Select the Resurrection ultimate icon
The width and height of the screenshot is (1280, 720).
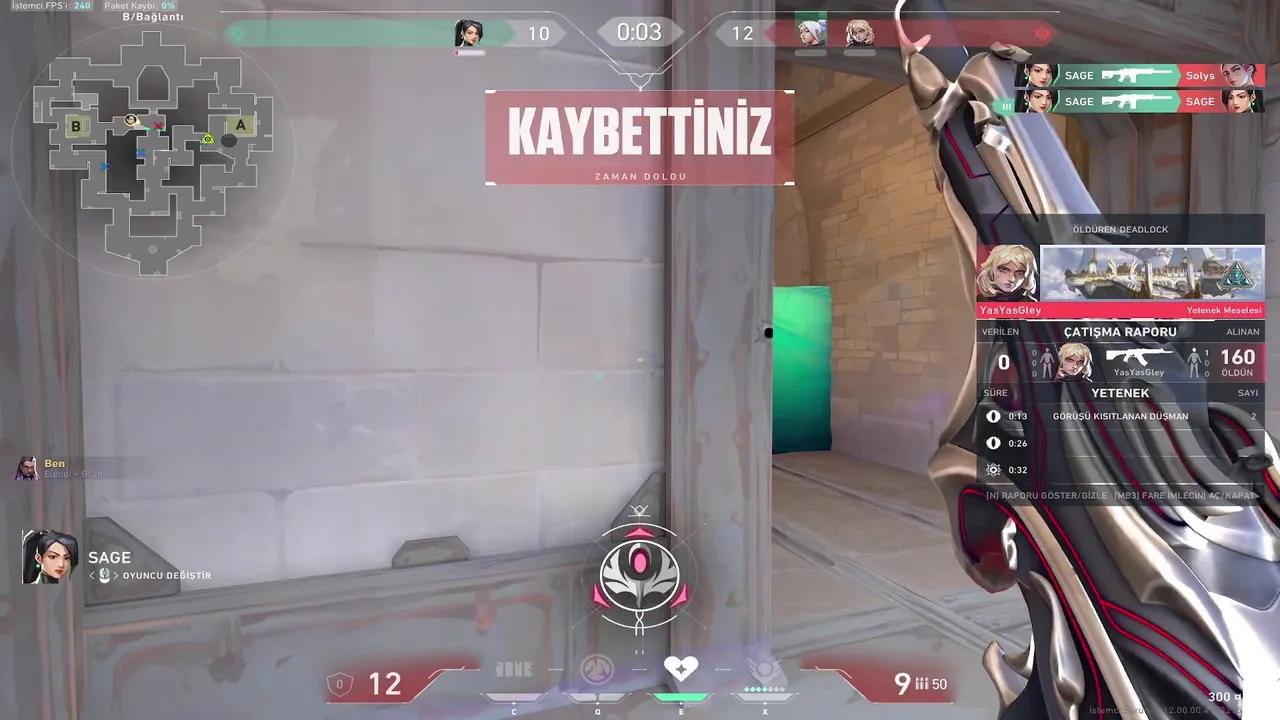pos(763,668)
